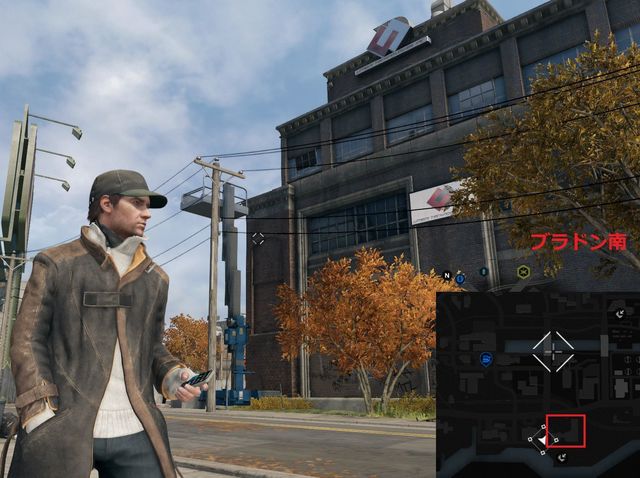Click the small crosshair reticle on the building wall
640x478 pixels.
click(x=258, y=238)
